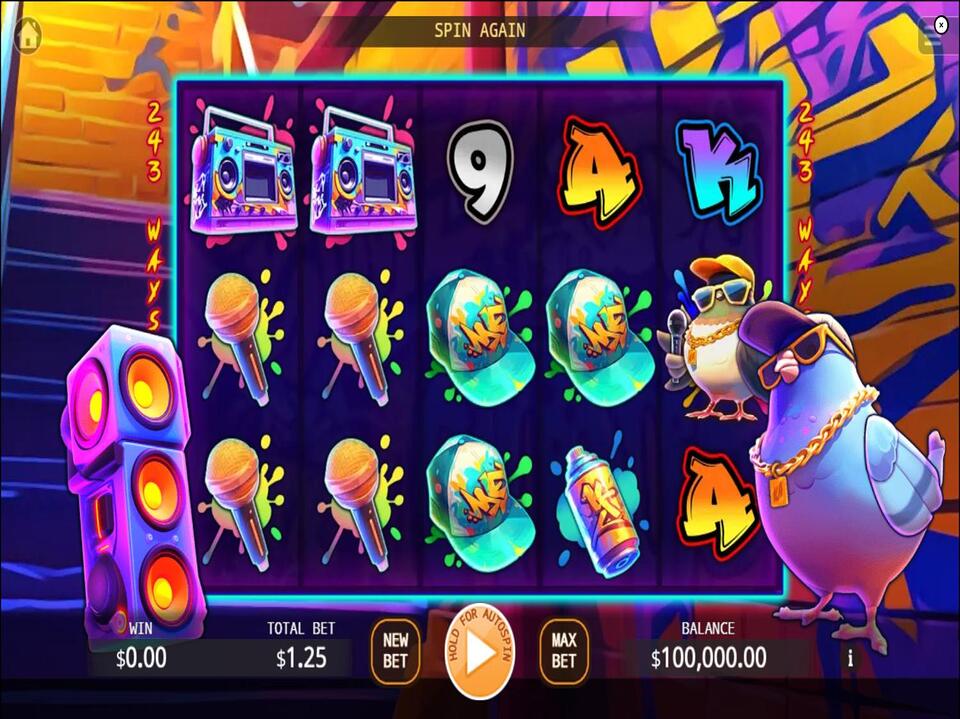Choose a new bet amount

395,652
